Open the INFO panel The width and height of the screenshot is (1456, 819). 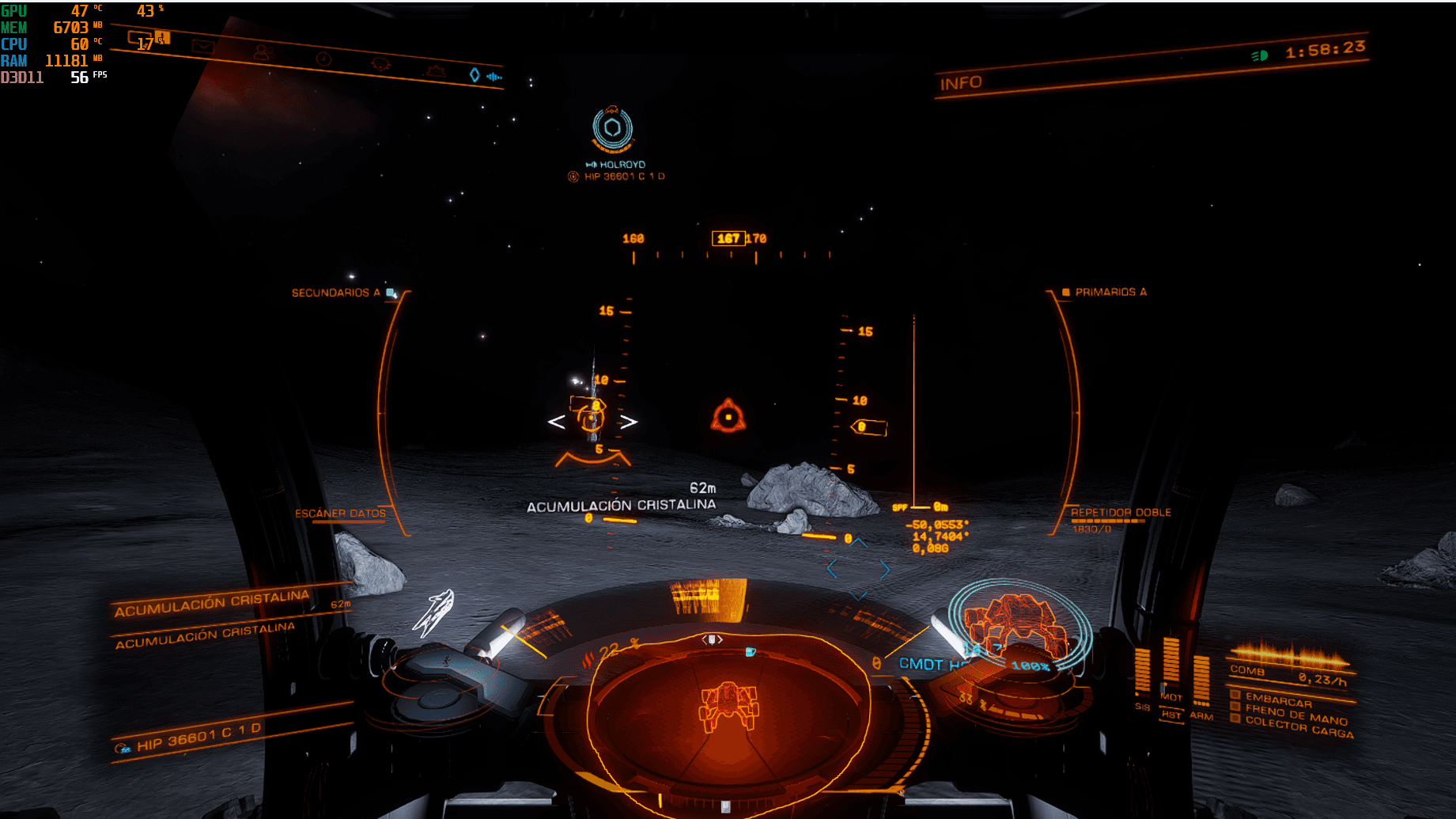point(961,83)
